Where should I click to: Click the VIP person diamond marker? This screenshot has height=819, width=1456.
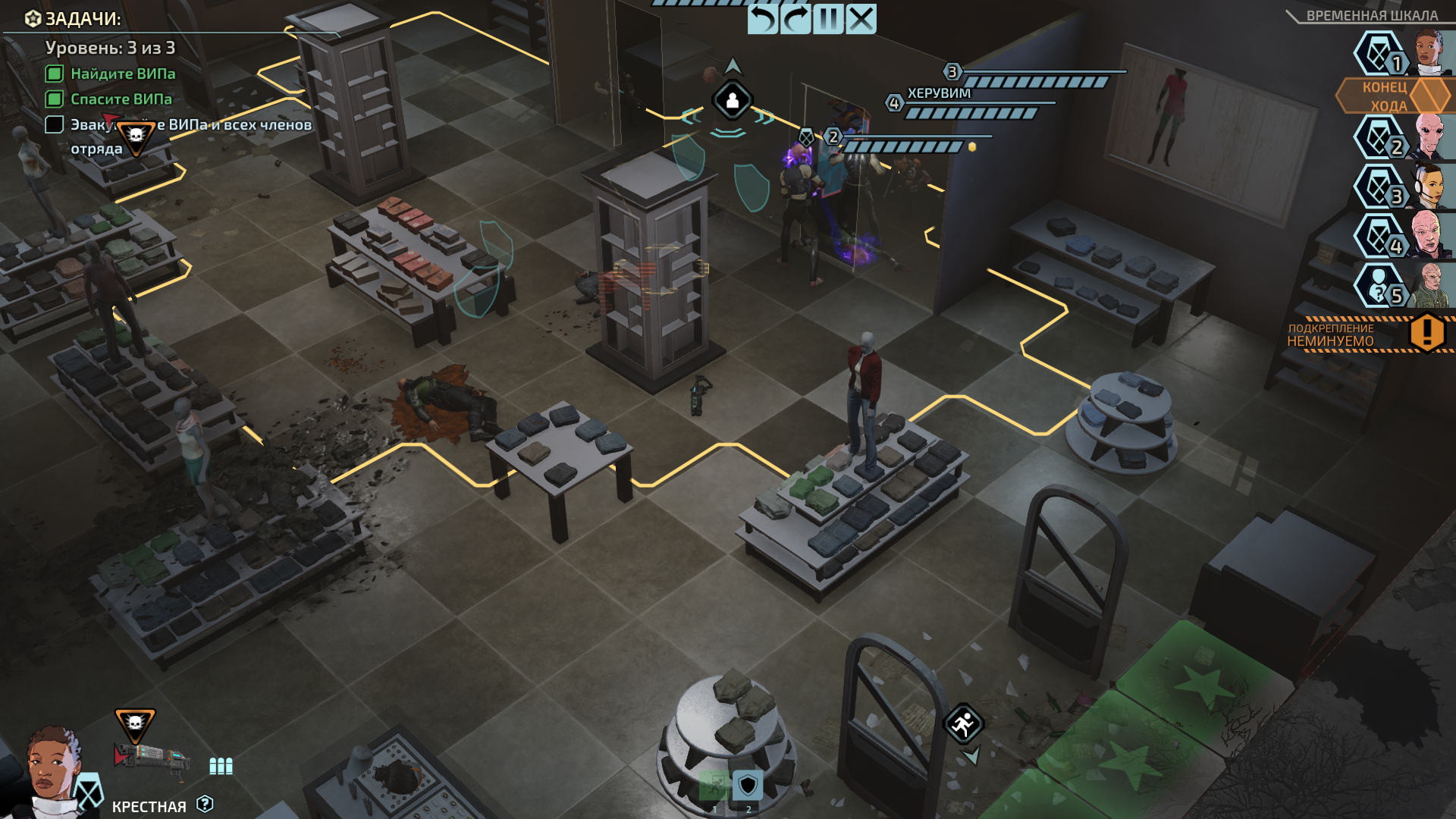point(733,101)
